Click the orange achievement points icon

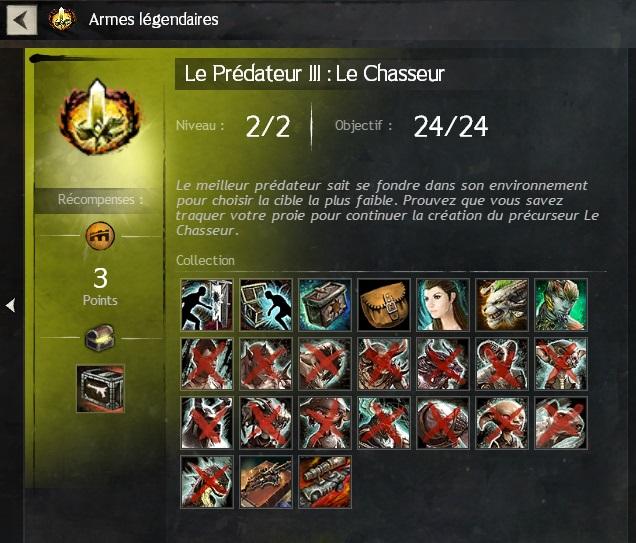(x=100, y=236)
